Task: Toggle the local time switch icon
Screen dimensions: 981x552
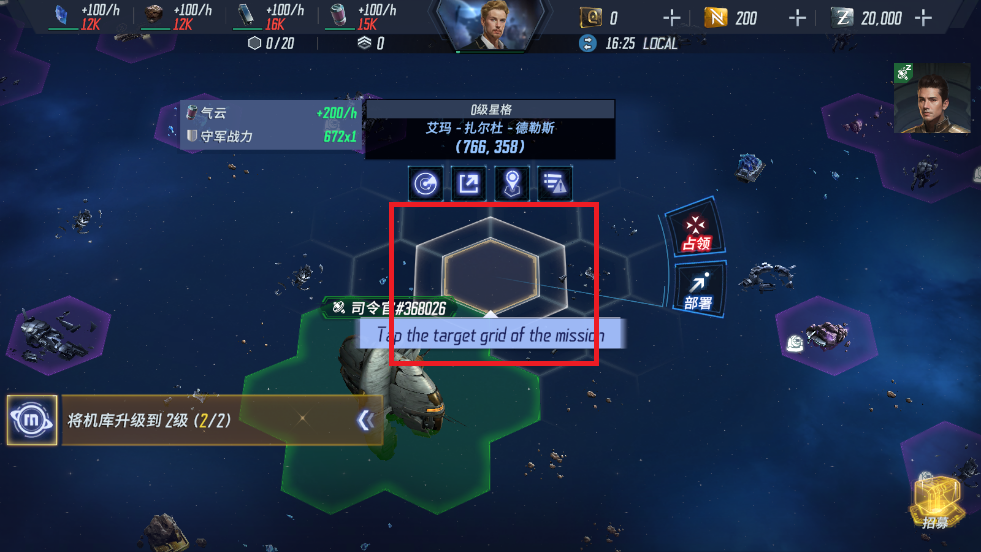Action: tap(587, 43)
